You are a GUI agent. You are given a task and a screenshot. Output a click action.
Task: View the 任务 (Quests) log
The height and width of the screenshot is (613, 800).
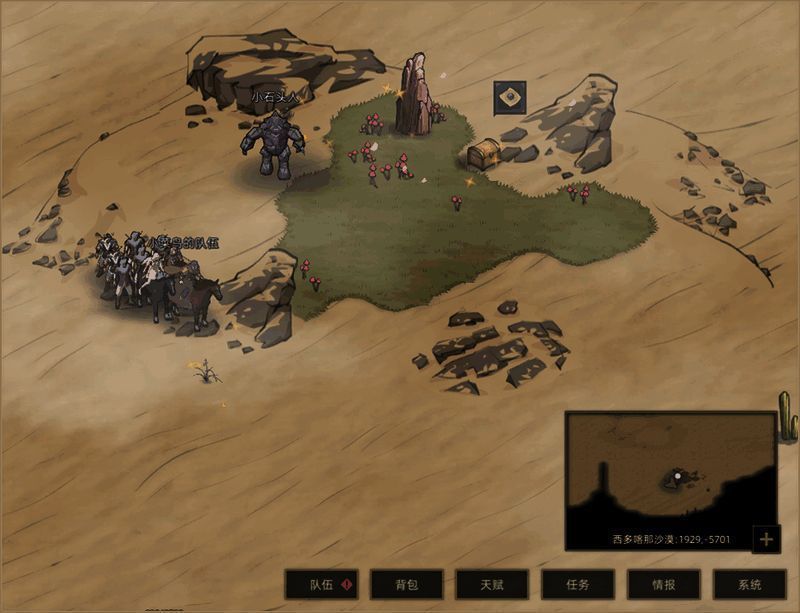[578, 585]
